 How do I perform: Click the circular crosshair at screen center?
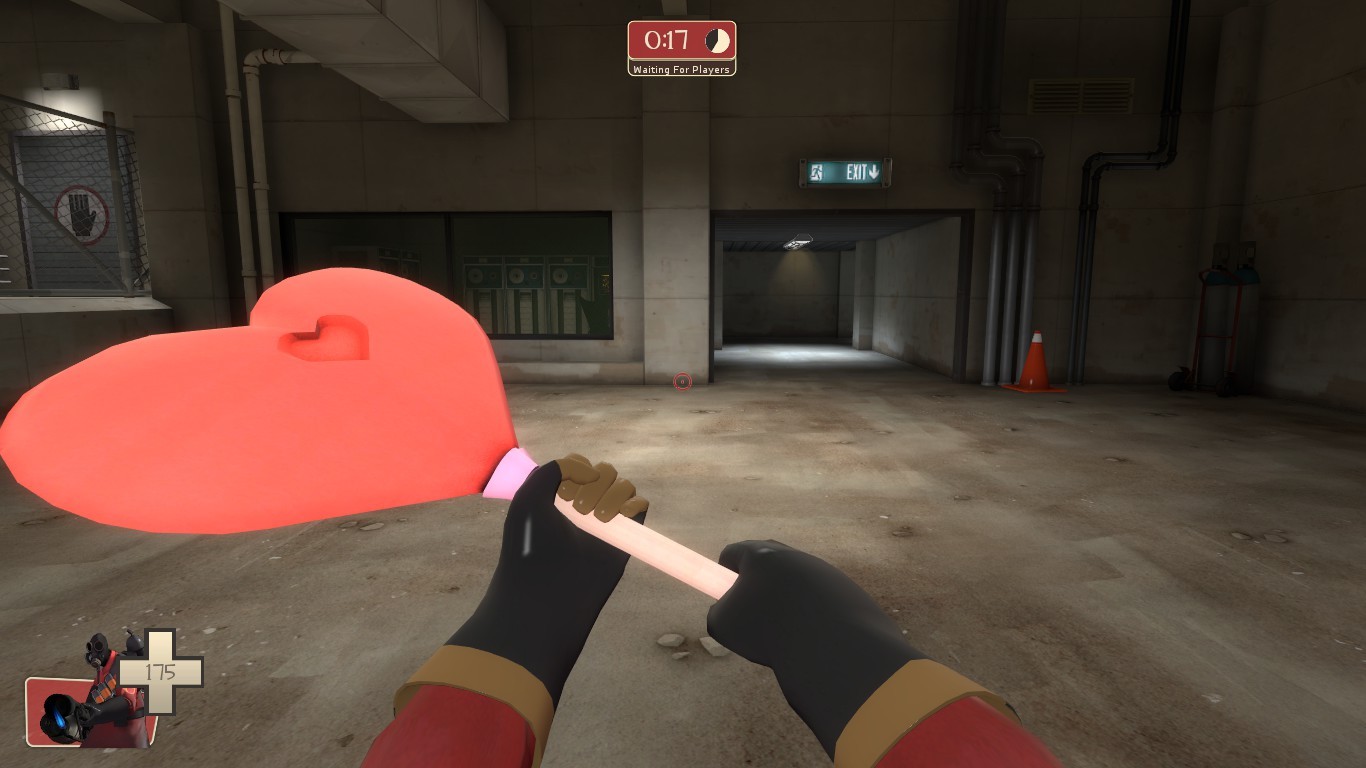682,381
